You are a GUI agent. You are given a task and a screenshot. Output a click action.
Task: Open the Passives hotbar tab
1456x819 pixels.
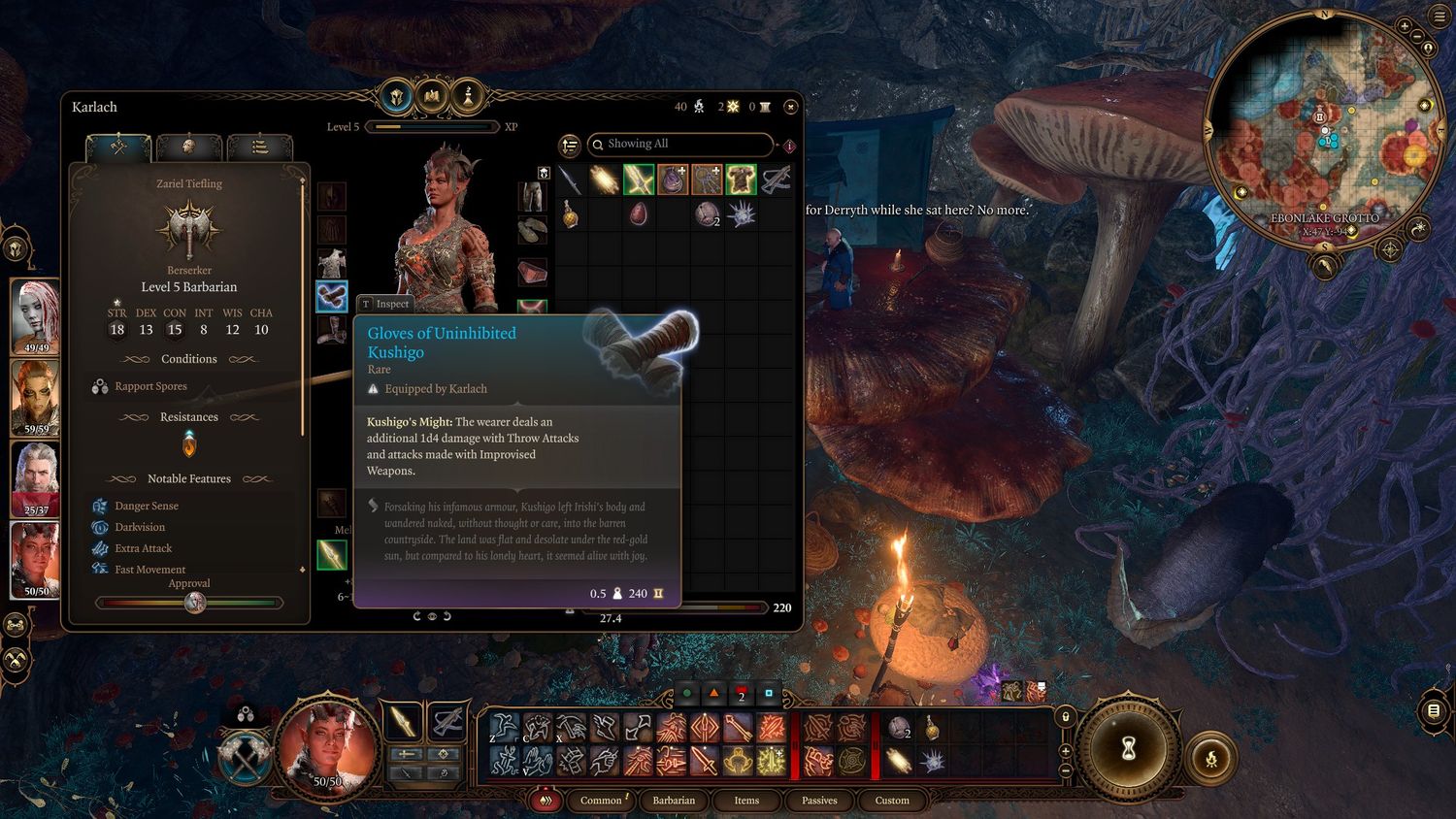819,801
